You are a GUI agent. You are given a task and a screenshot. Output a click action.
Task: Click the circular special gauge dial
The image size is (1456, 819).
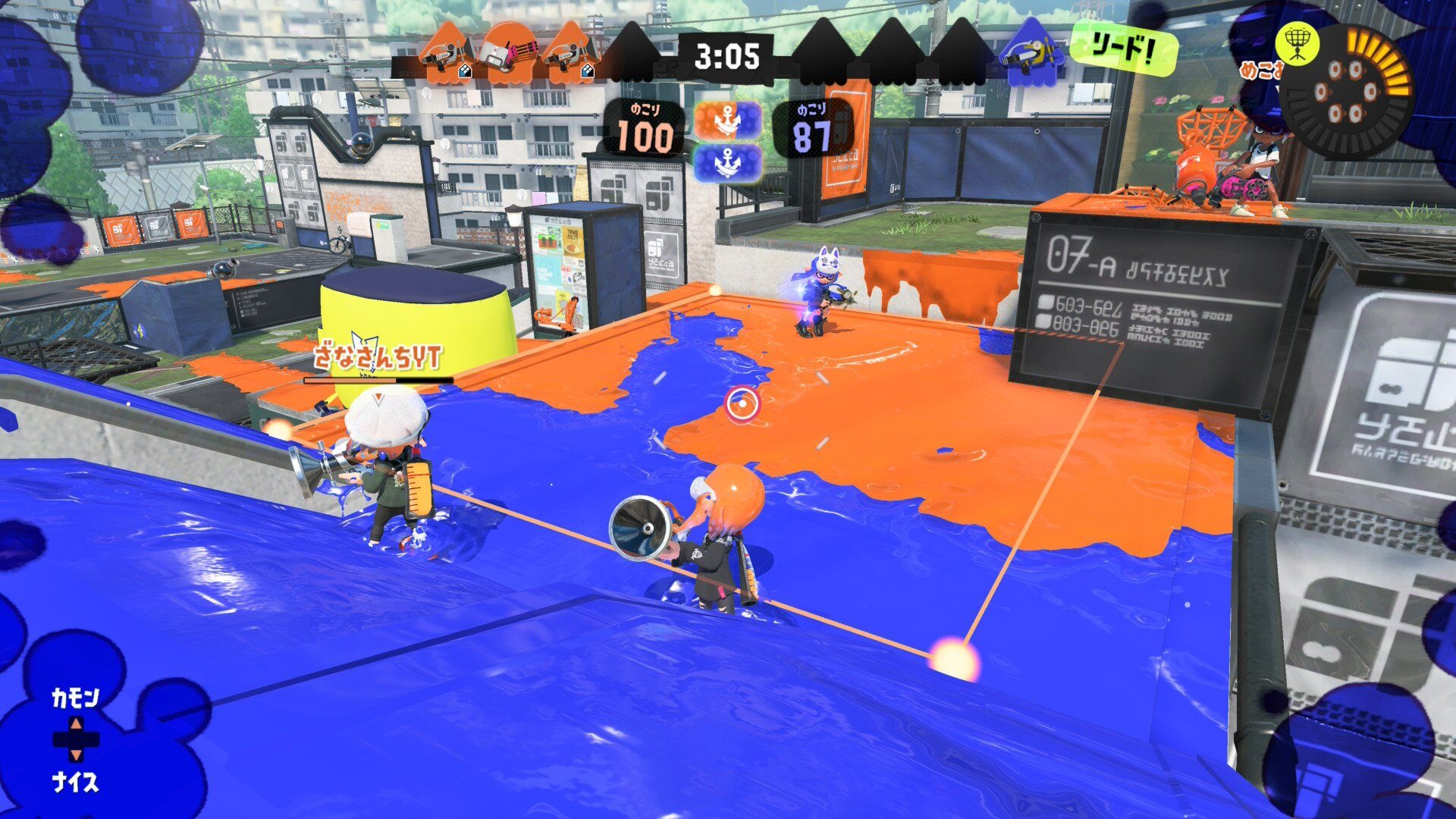(x=1346, y=93)
